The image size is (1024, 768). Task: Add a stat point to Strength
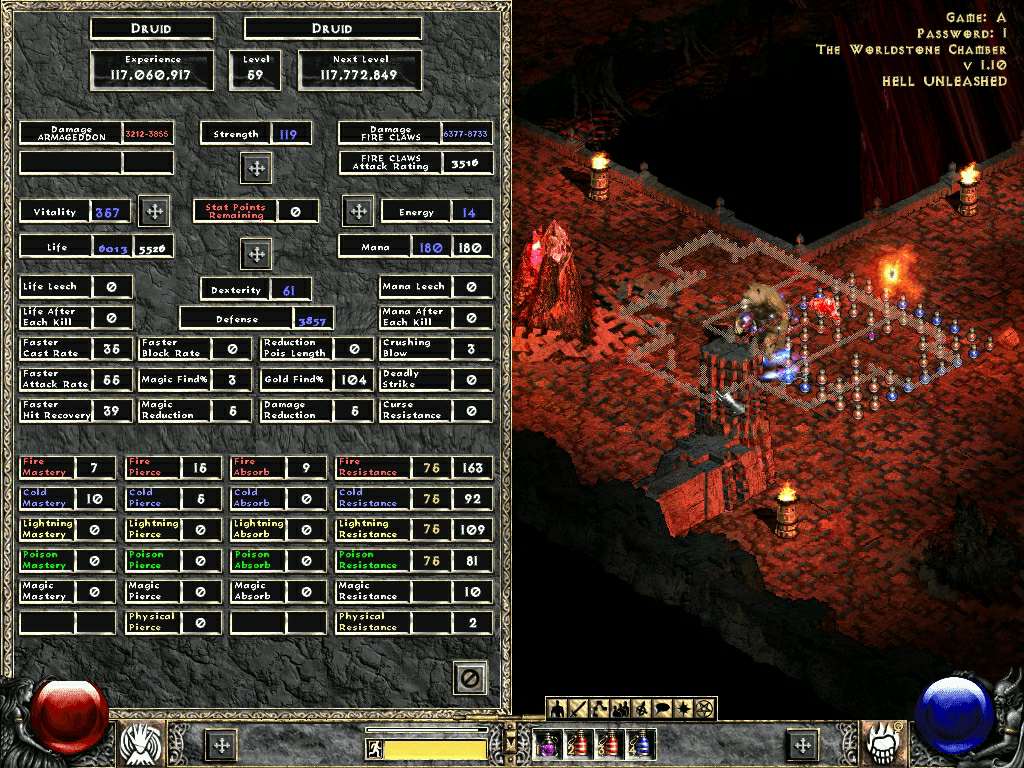tap(256, 168)
